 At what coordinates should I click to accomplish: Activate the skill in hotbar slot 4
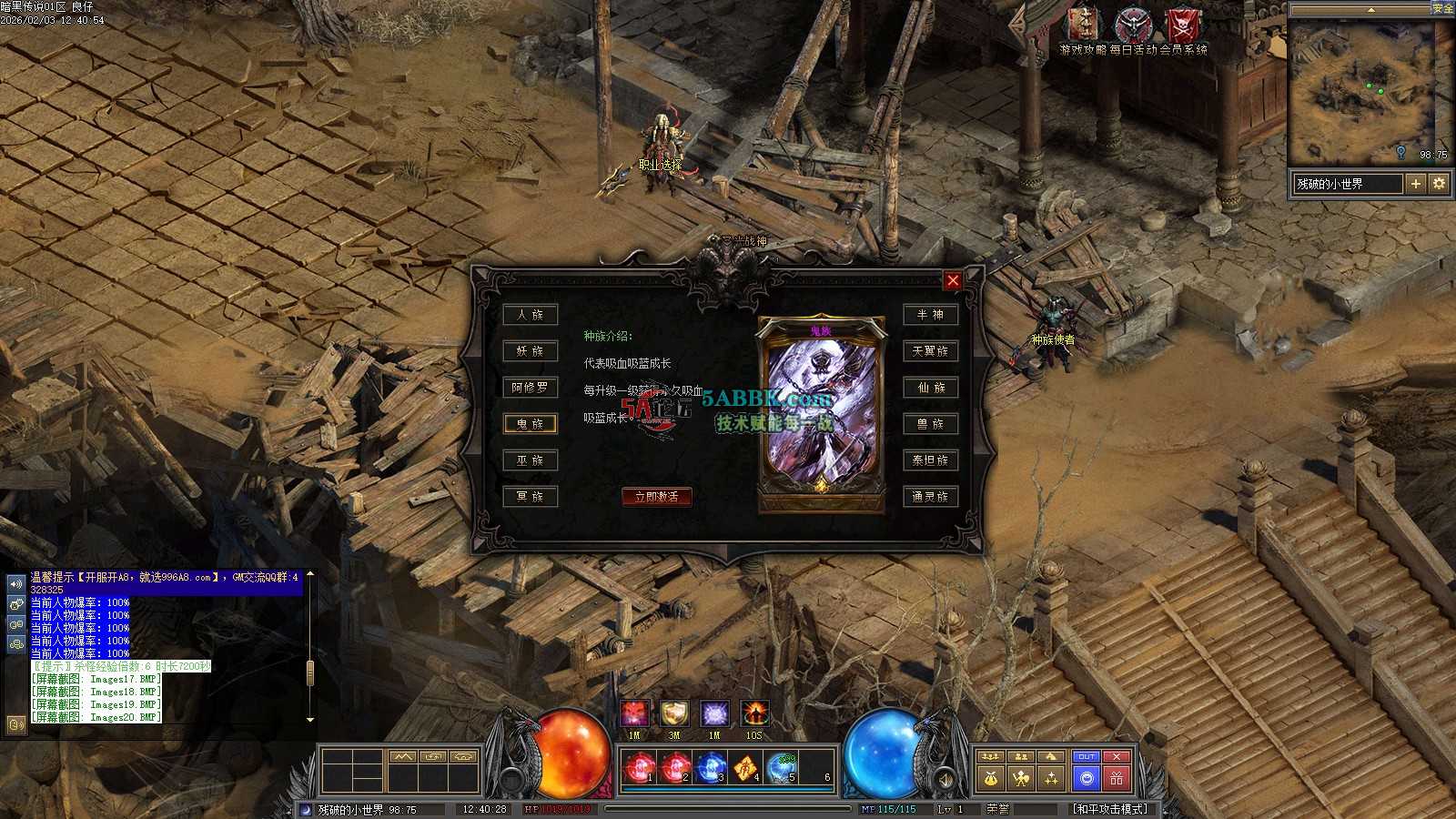pyautogui.click(x=746, y=769)
